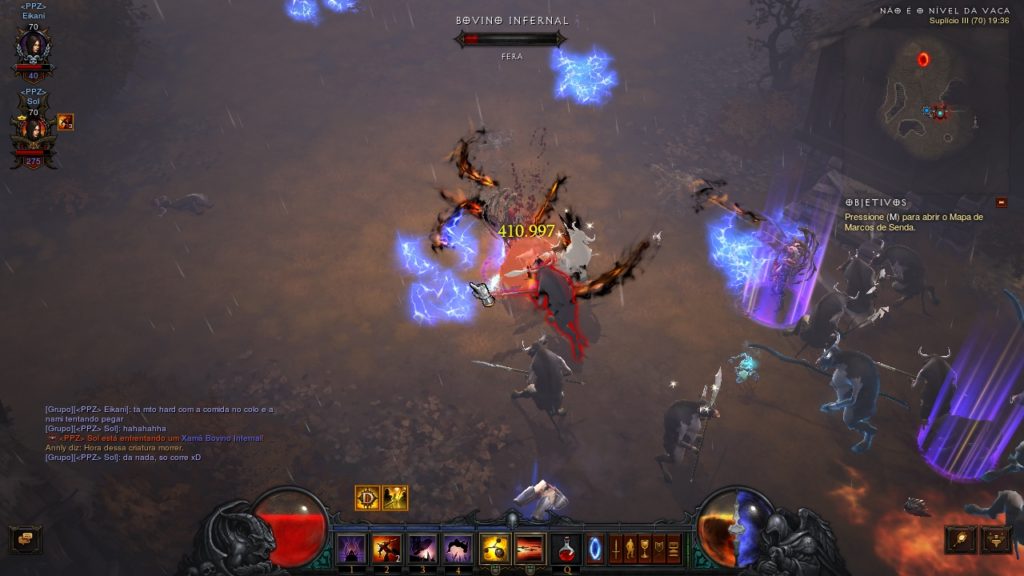The image size is (1024, 576).
Task: Inspect the winged figure buff icon
Action: (395, 497)
